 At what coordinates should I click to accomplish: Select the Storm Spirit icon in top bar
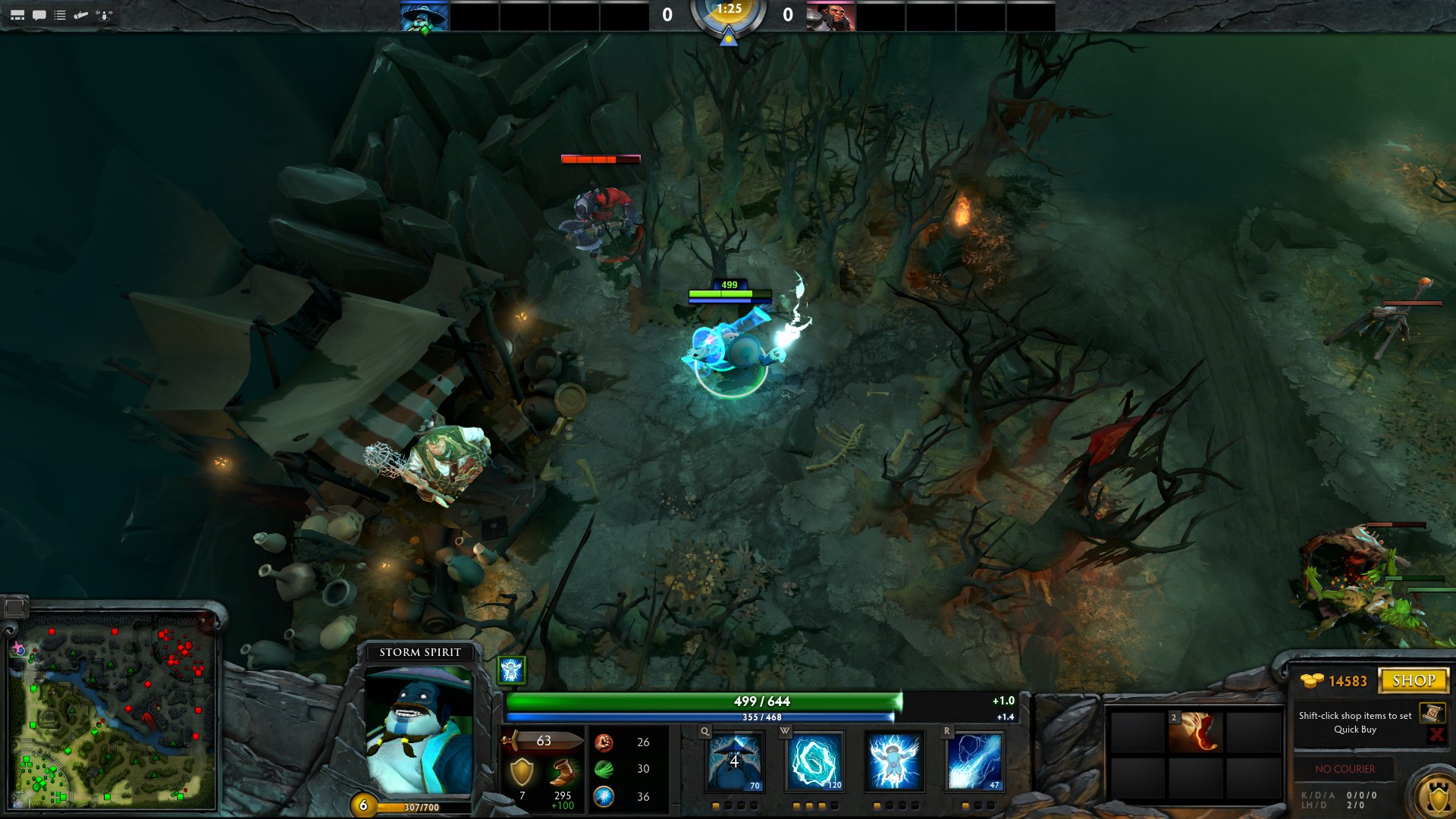[x=425, y=16]
